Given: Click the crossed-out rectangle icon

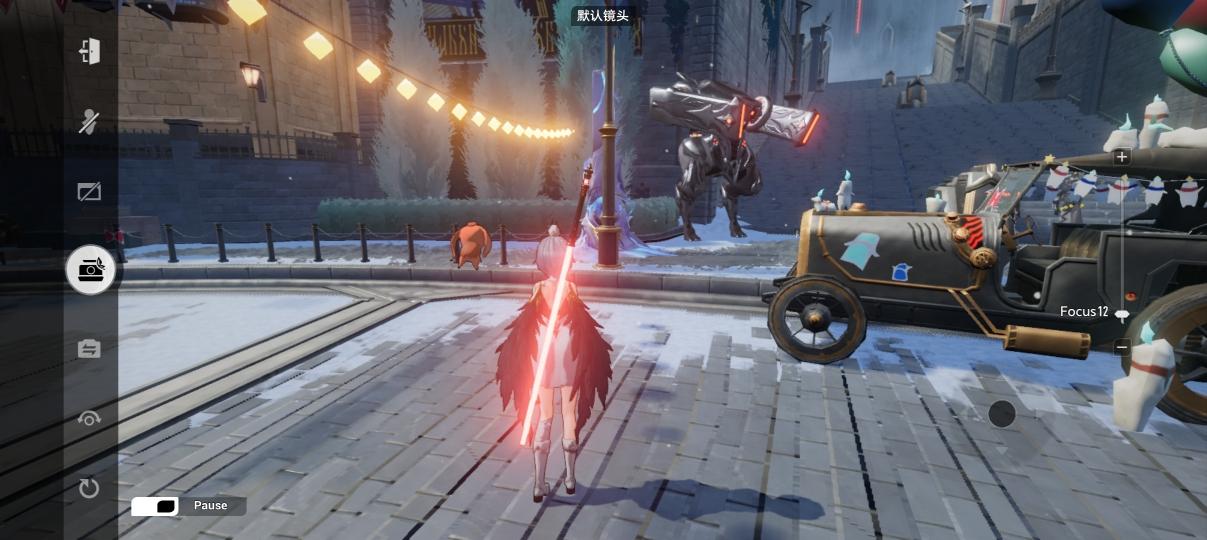Looking at the screenshot, I should coord(90,191).
